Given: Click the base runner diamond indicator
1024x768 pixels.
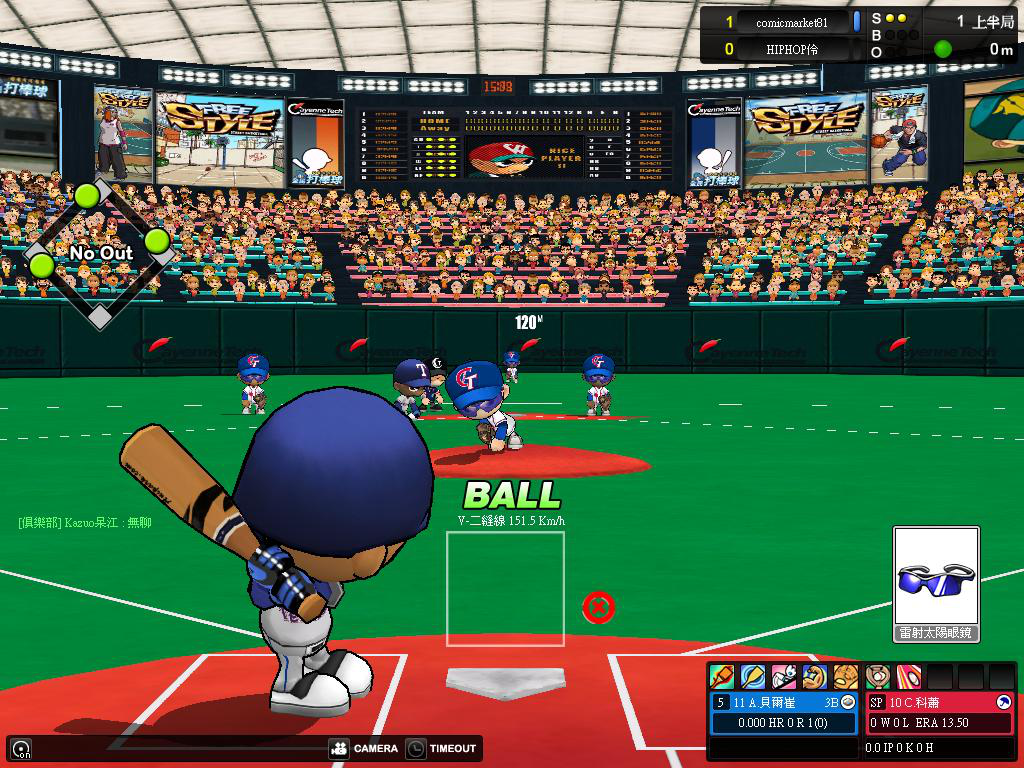Looking at the screenshot, I should [99, 253].
